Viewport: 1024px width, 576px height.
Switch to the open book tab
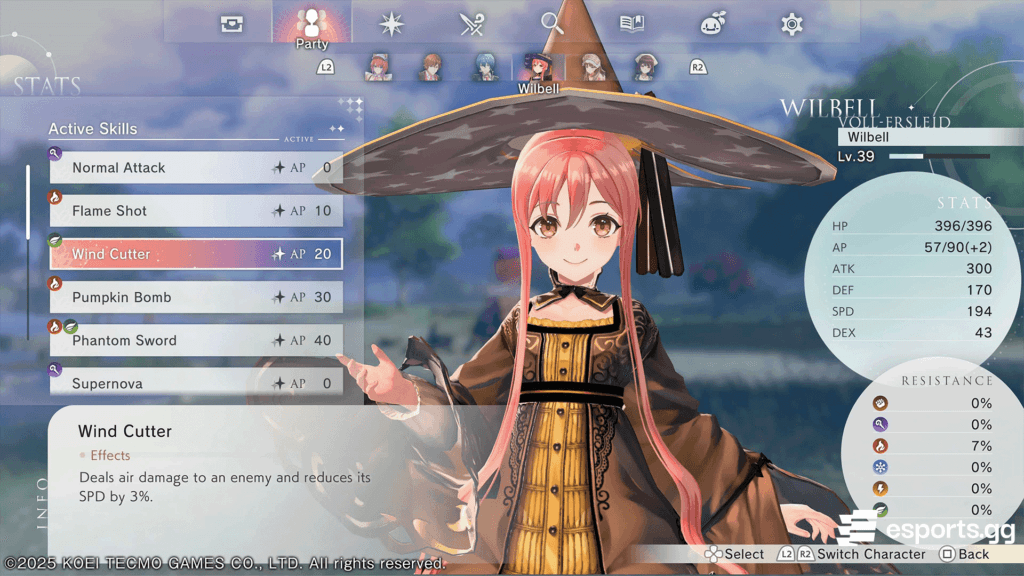click(x=632, y=24)
